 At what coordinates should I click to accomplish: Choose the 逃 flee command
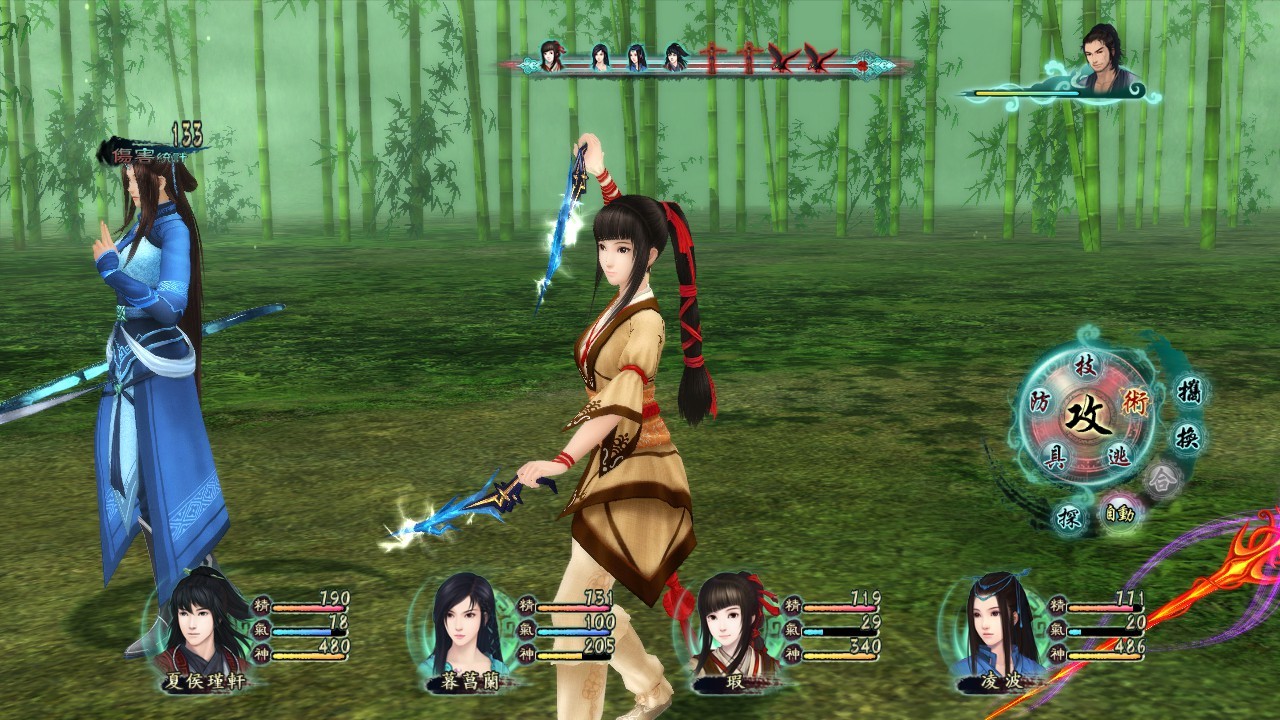pyautogui.click(x=1119, y=457)
